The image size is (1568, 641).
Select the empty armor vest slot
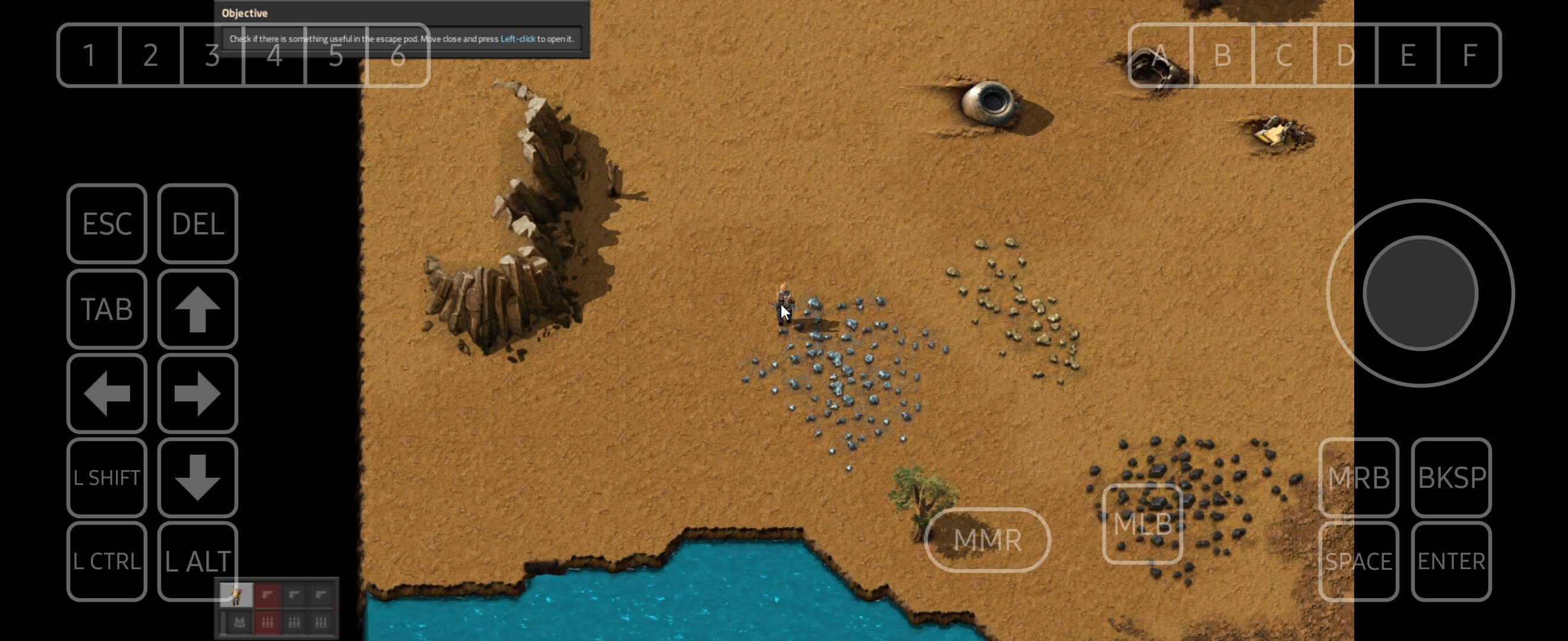pyautogui.click(x=239, y=621)
